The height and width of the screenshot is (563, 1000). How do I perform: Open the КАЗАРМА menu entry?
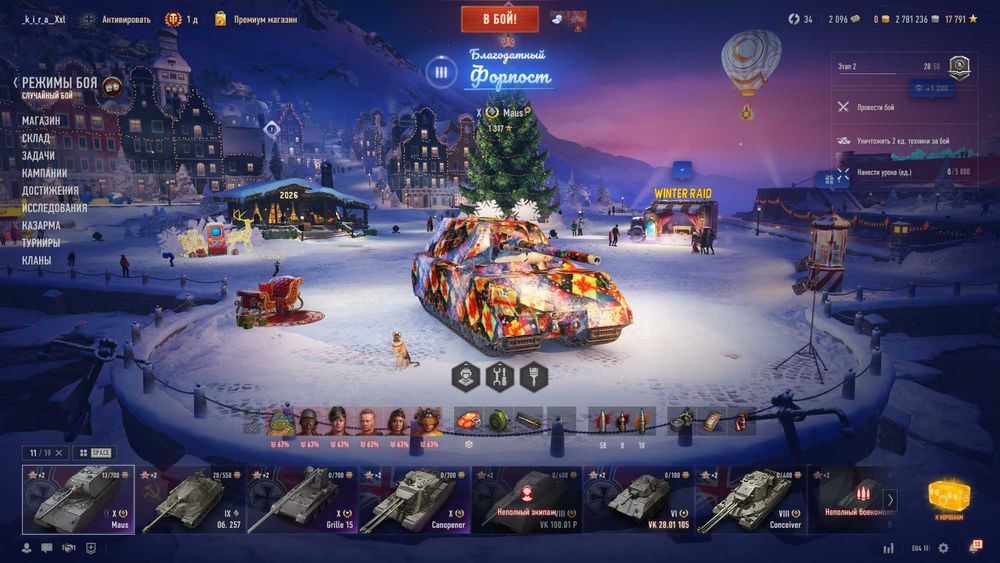coord(41,225)
